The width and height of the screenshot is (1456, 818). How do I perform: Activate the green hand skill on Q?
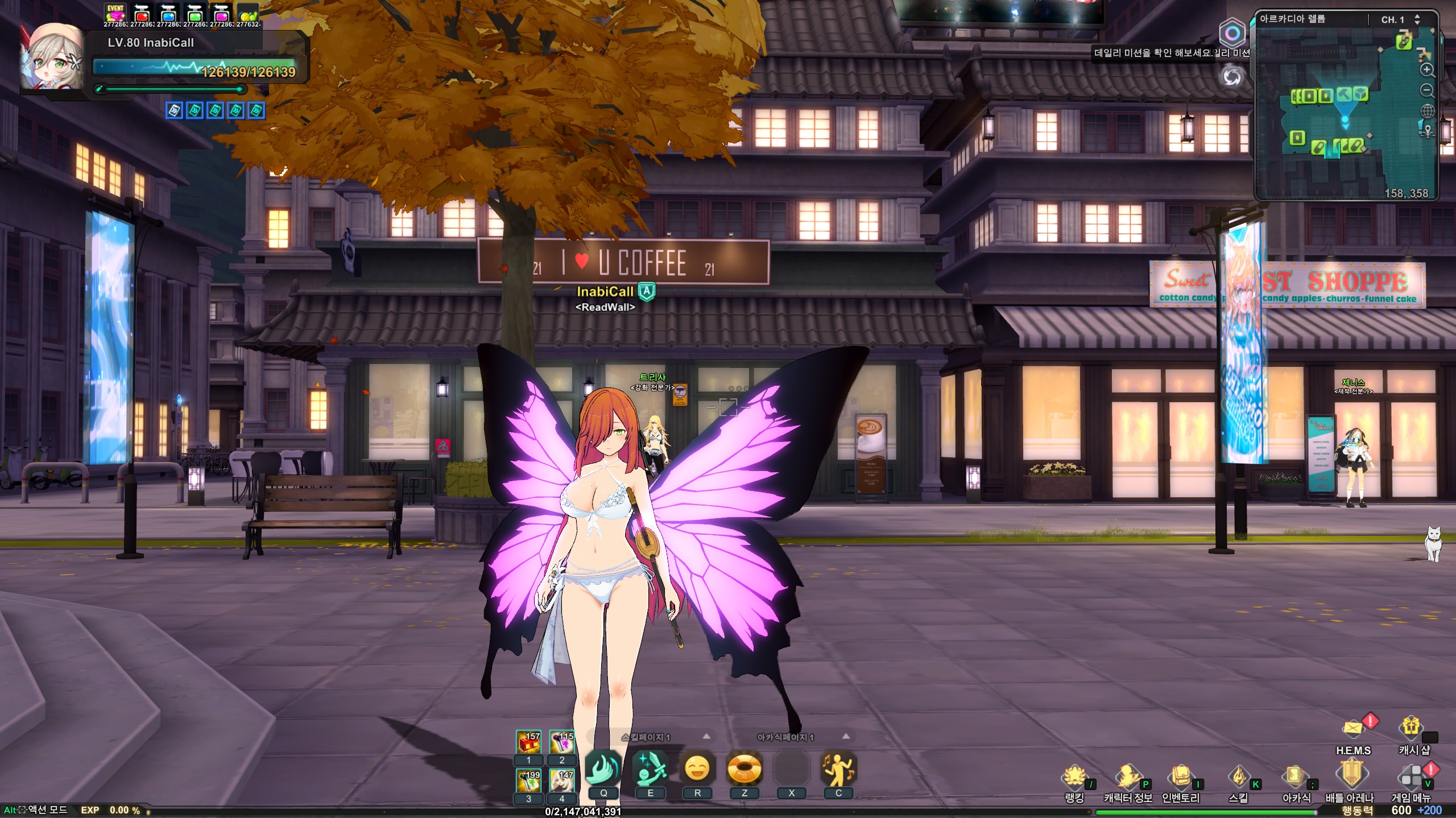coord(603,769)
